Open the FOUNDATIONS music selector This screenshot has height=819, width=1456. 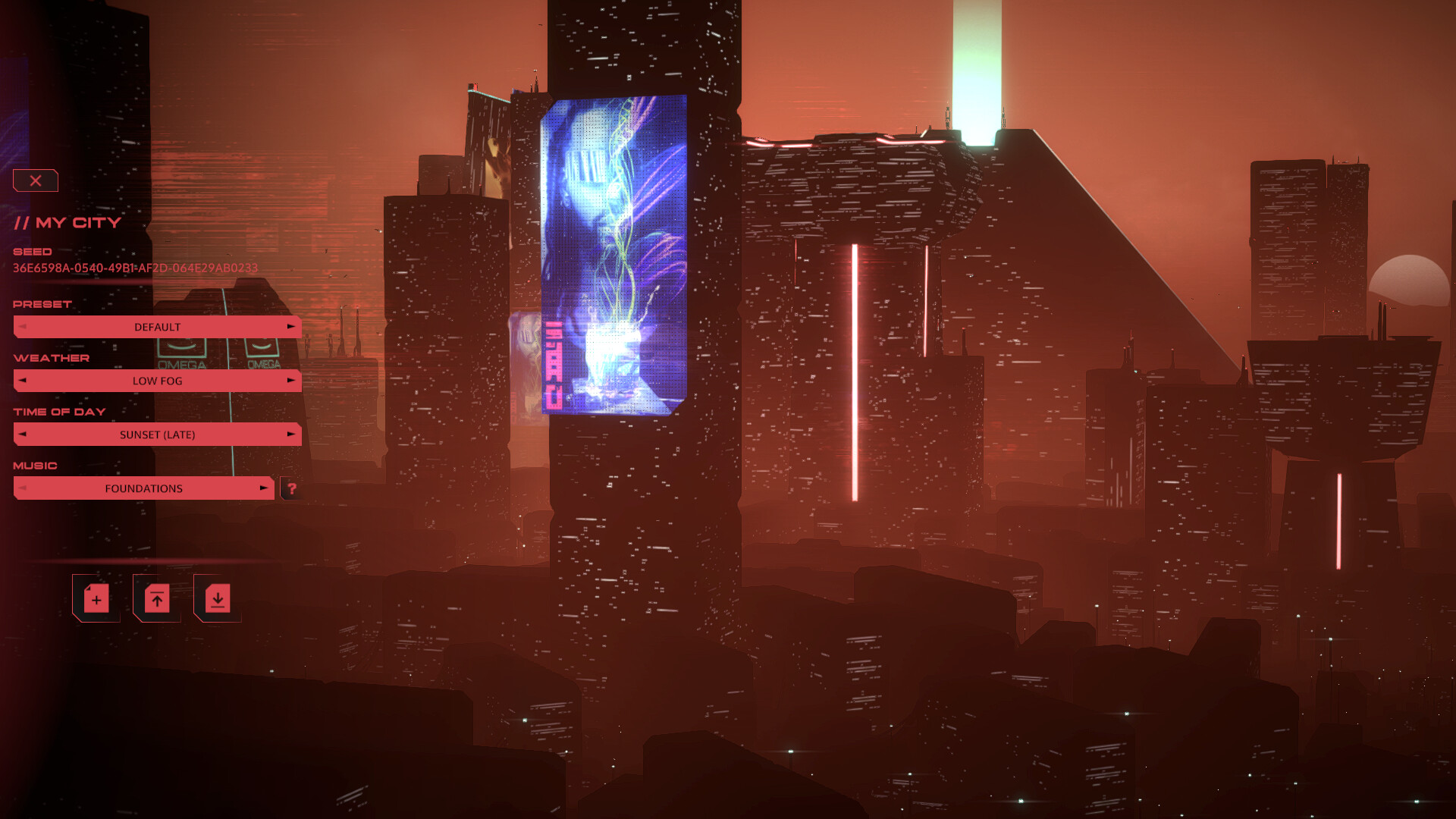143,488
